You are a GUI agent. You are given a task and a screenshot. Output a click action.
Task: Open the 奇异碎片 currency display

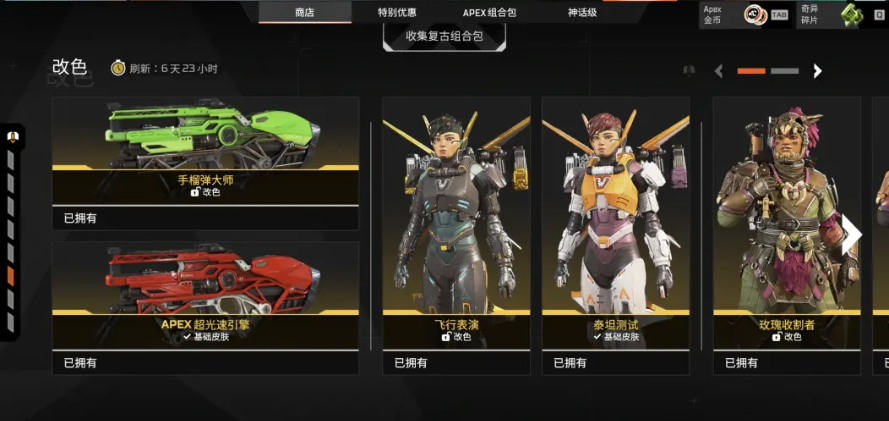click(850, 14)
